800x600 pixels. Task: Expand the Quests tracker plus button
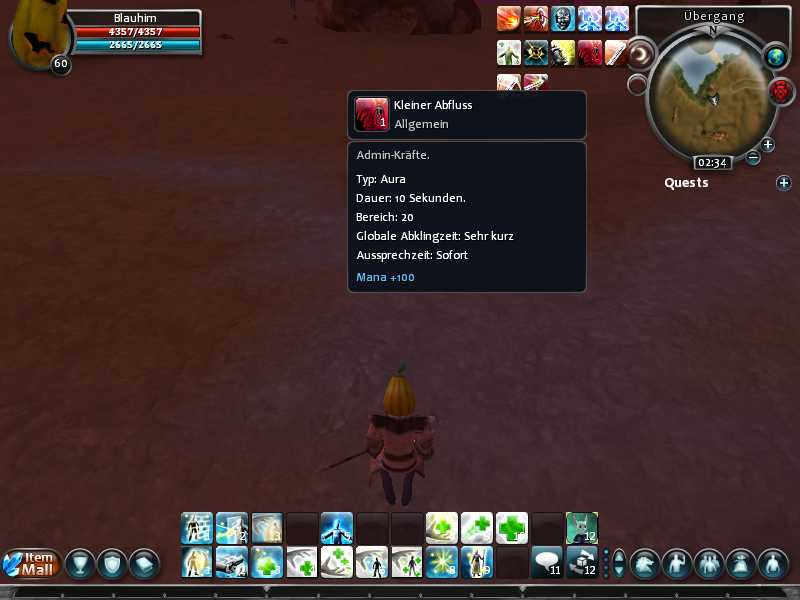tap(784, 183)
